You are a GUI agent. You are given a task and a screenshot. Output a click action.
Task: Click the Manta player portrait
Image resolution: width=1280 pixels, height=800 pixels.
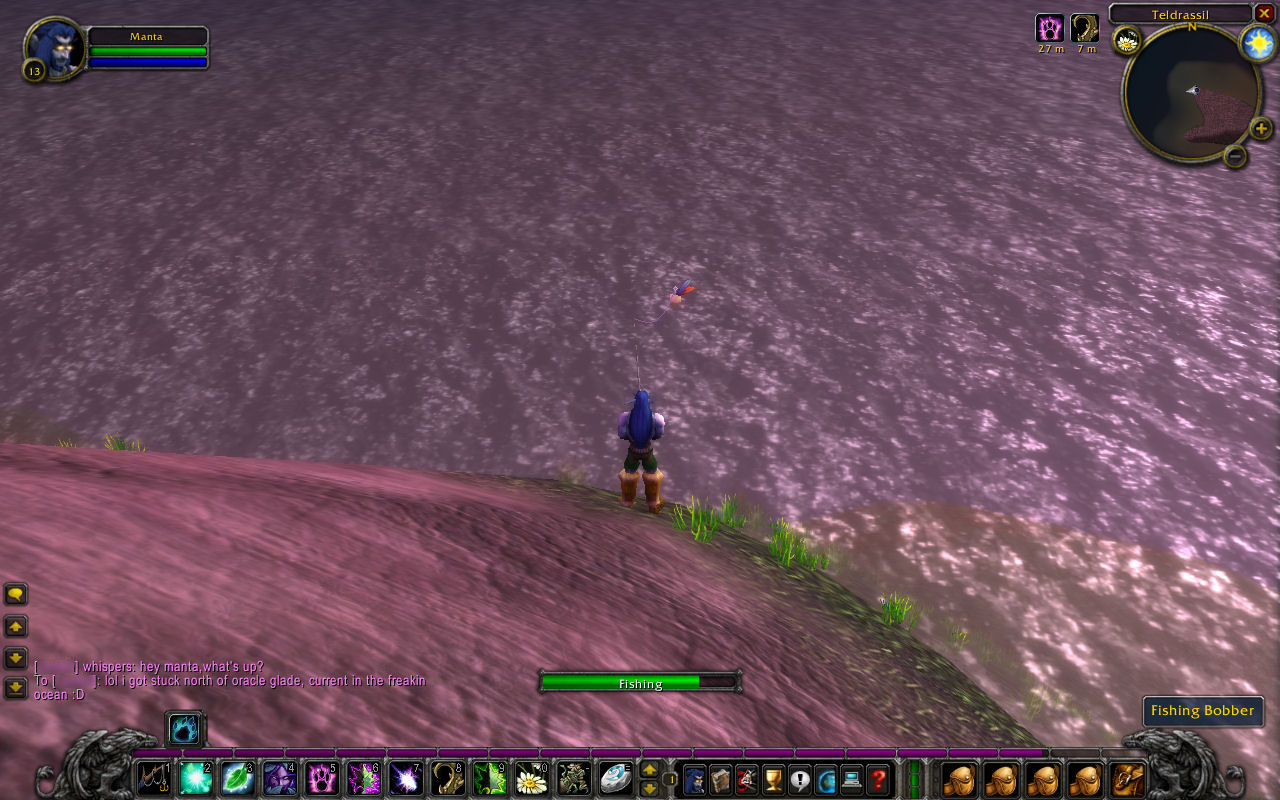click(x=55, y=47)
